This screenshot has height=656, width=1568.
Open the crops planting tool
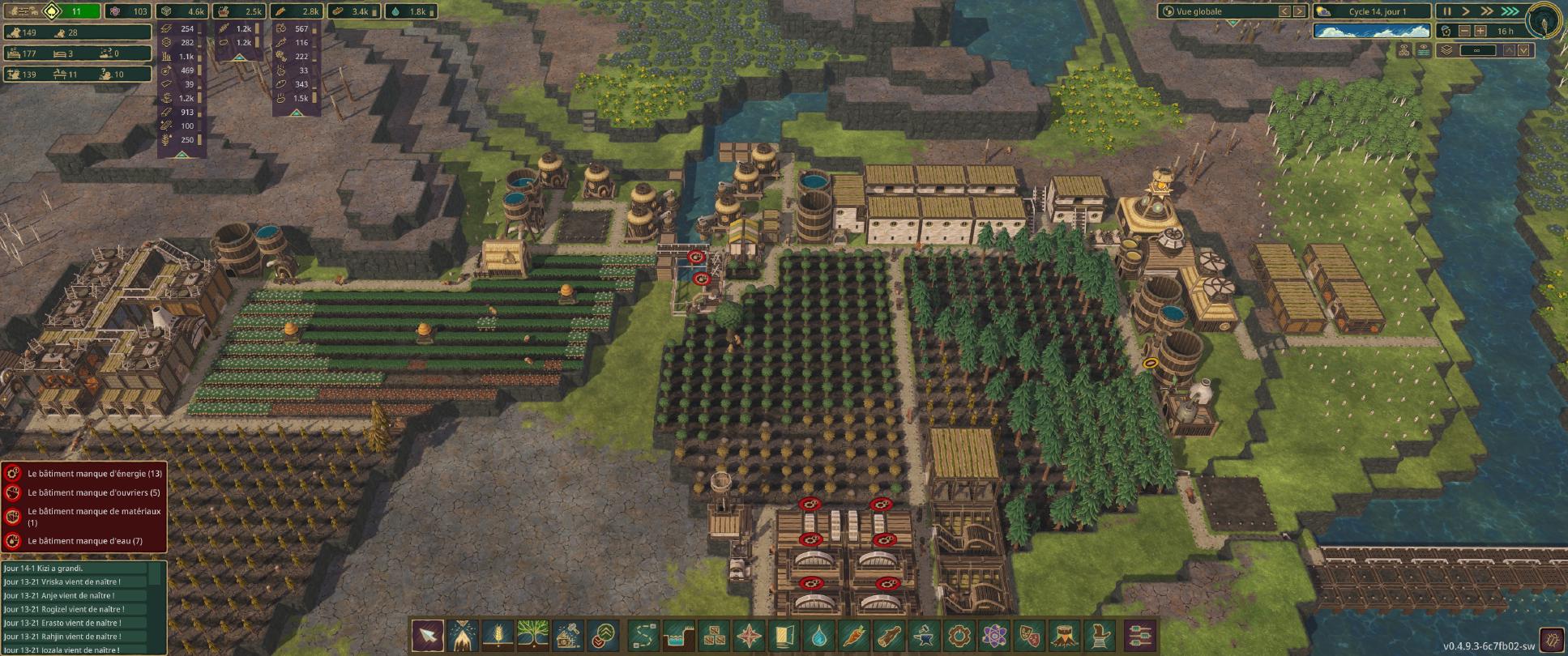point(497,637)
